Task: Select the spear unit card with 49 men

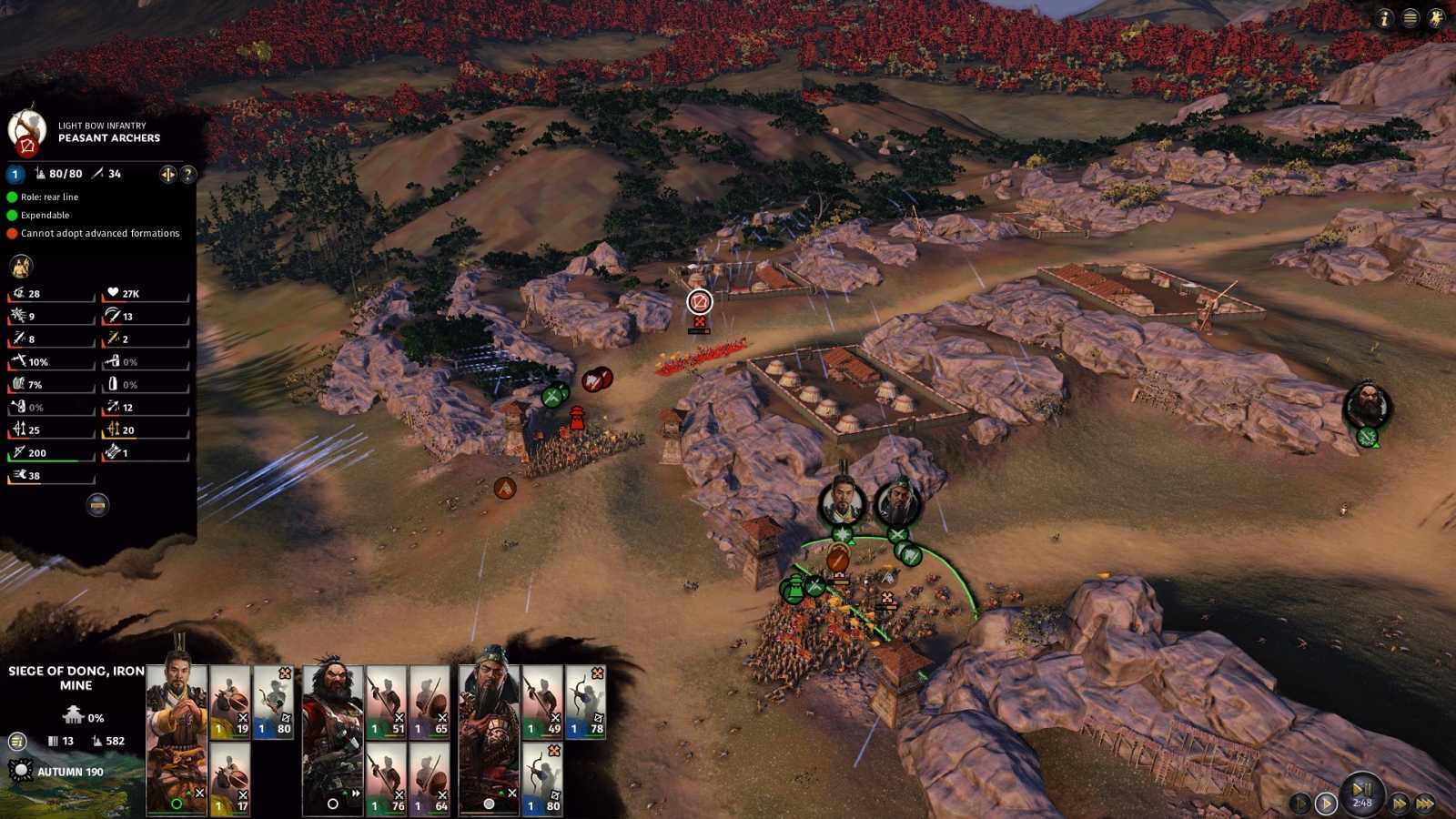Action: [x=542, y=702]
